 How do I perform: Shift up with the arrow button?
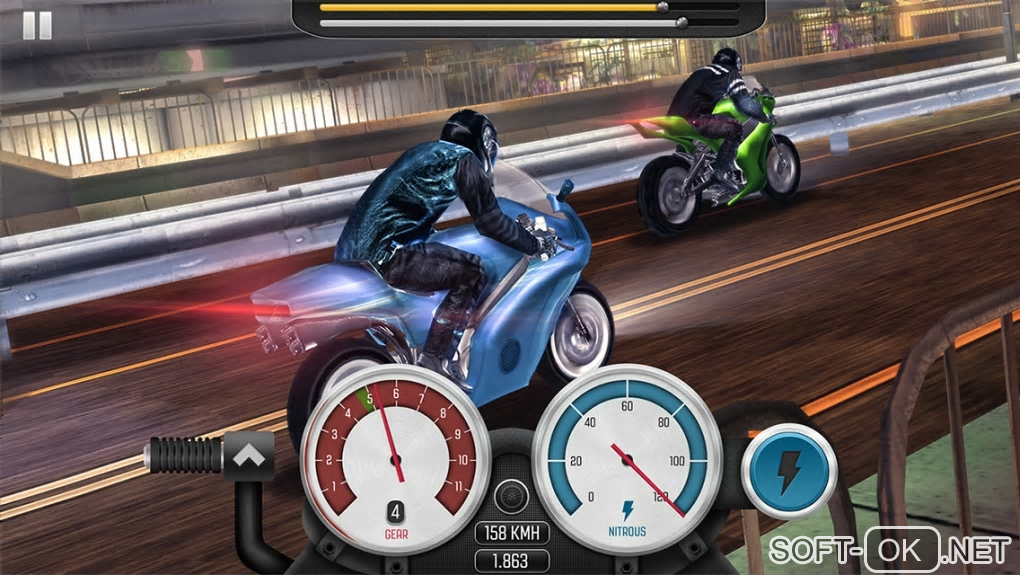[249, 455]
